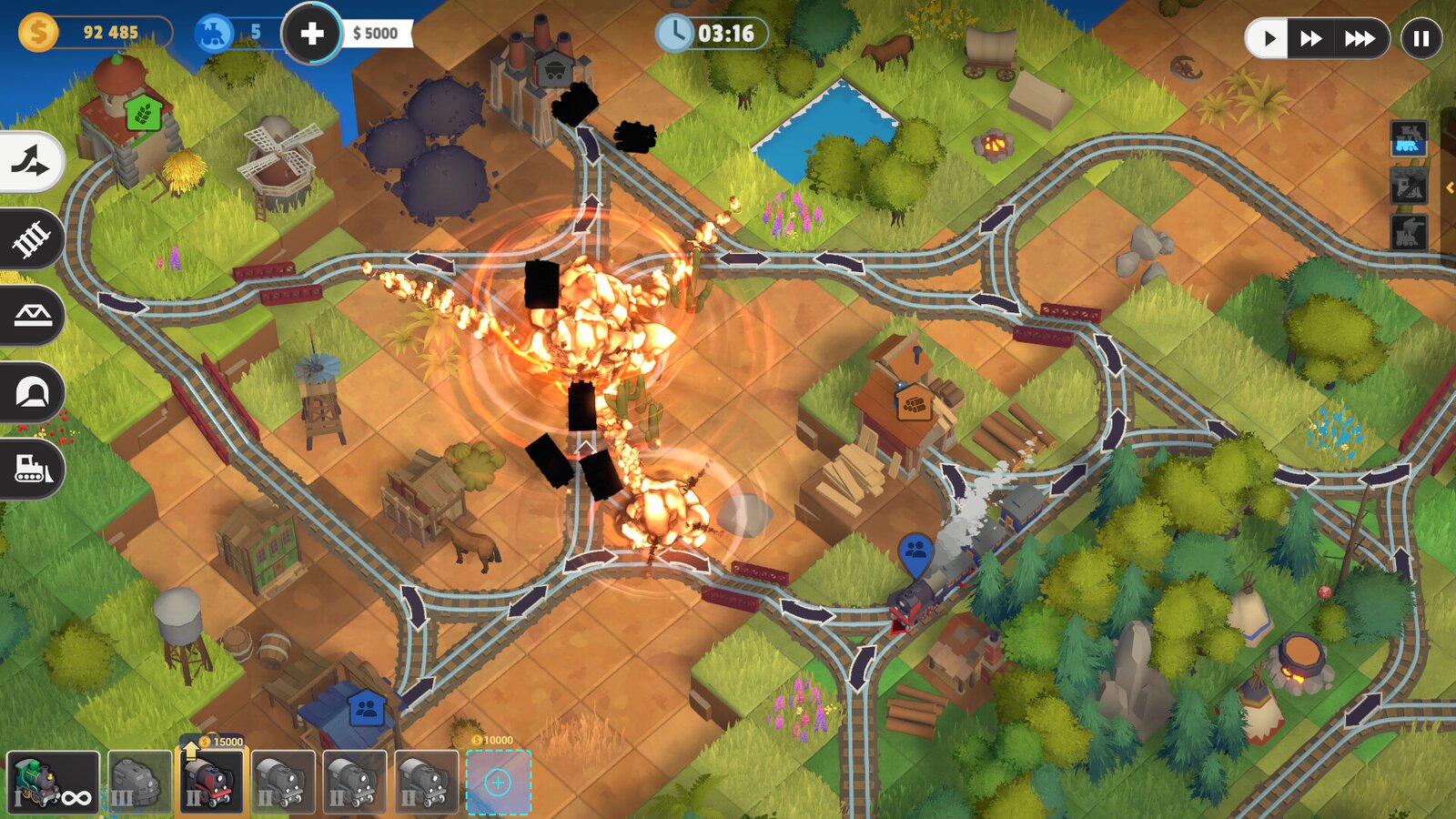Viewport: 1456px width, 819px height.
Task: Enable triple-speed fast forward
Action: (1359, 38)
